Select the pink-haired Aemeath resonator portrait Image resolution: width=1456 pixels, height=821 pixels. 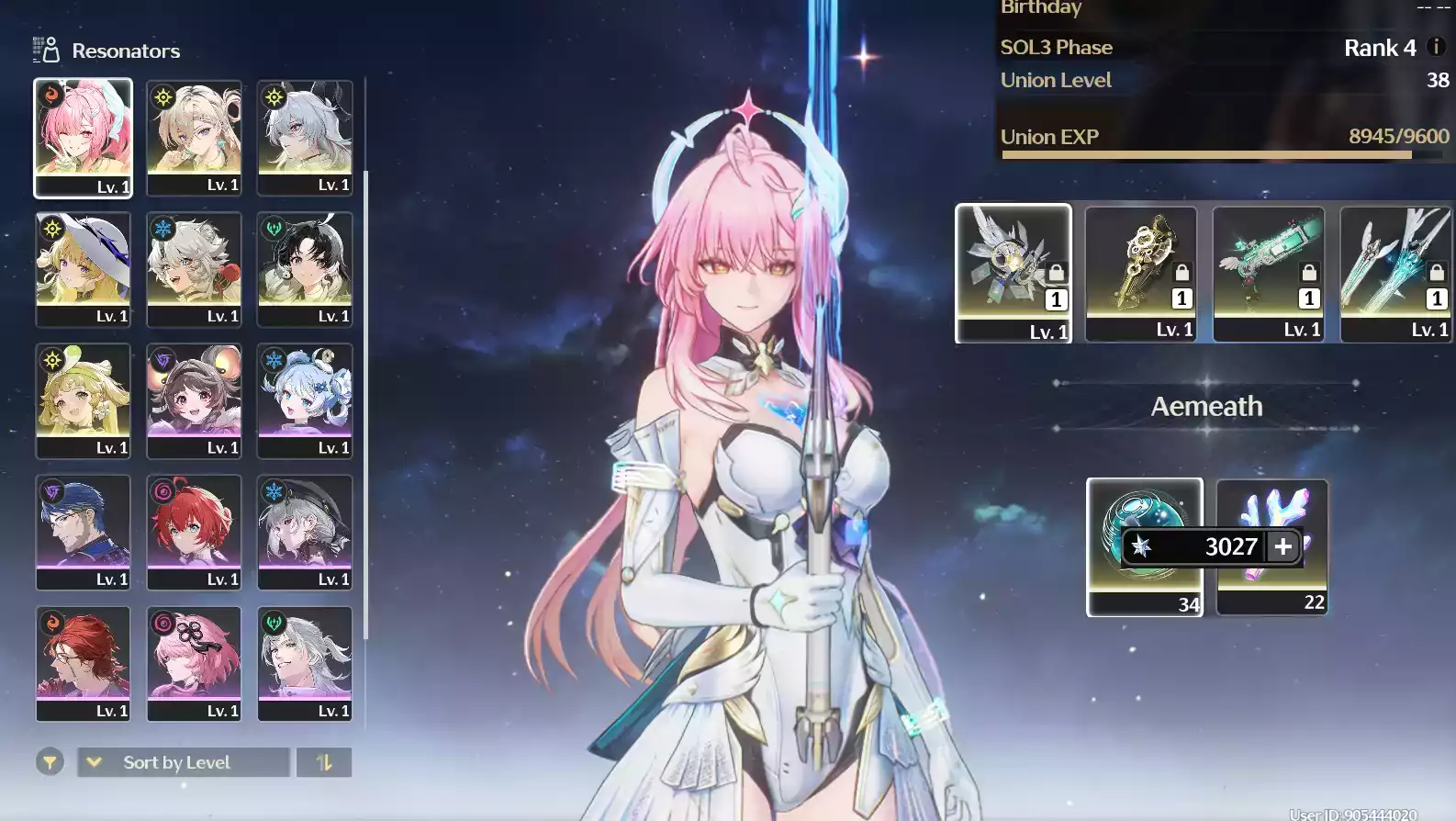pos(83,138)
